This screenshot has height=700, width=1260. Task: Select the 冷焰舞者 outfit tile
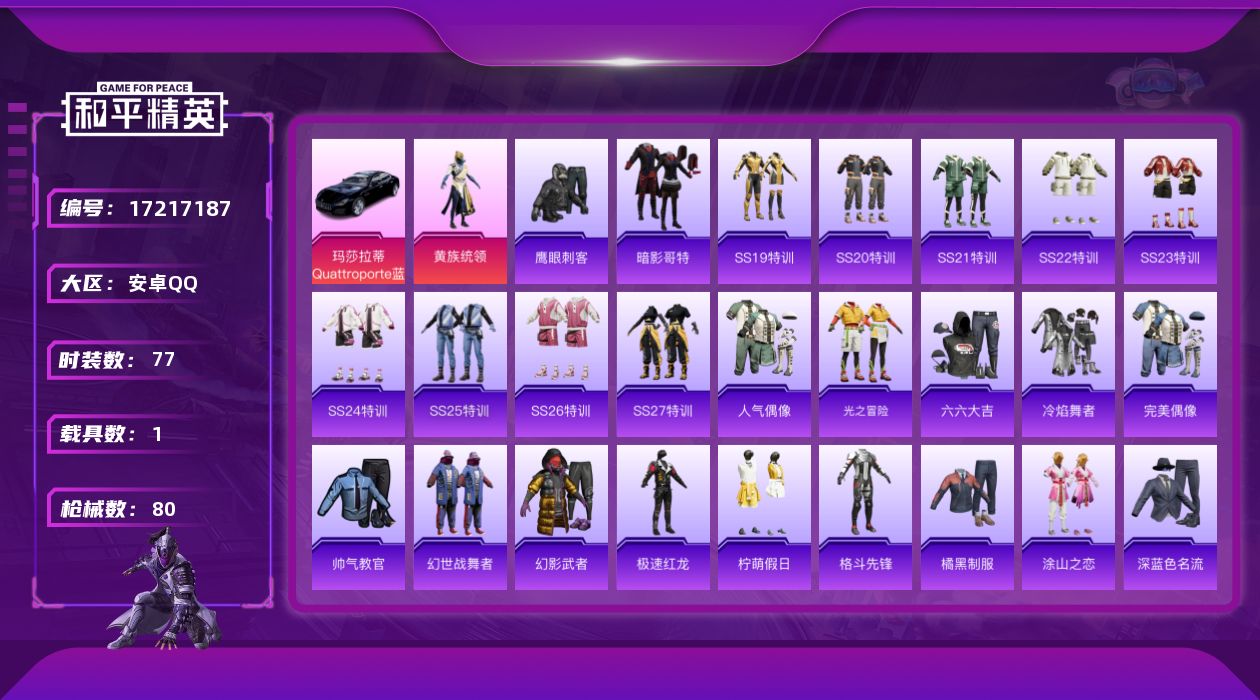pyautogui.click(x=1068, y=364)
